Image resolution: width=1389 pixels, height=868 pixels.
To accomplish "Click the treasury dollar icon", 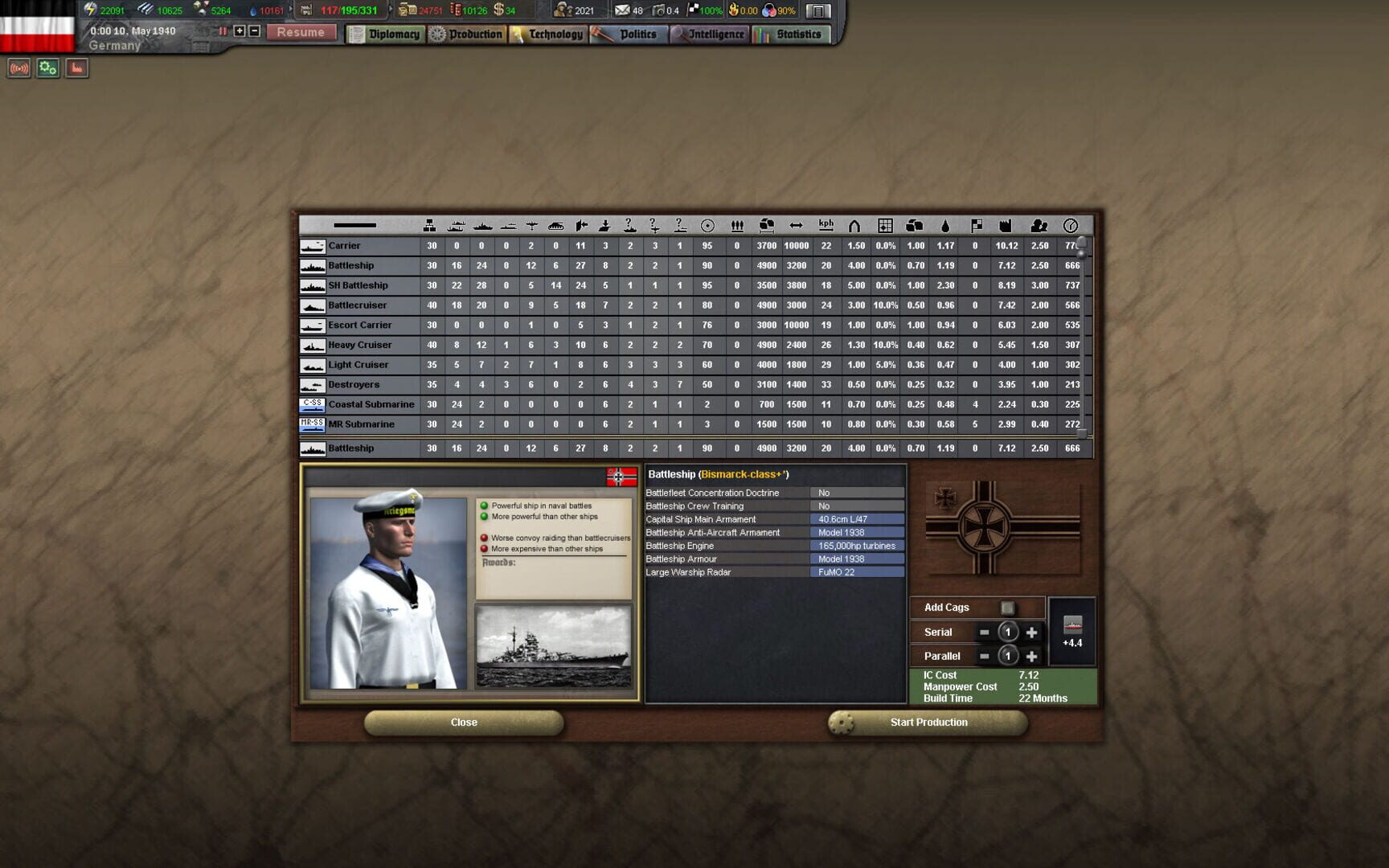I will pos(499,10).
